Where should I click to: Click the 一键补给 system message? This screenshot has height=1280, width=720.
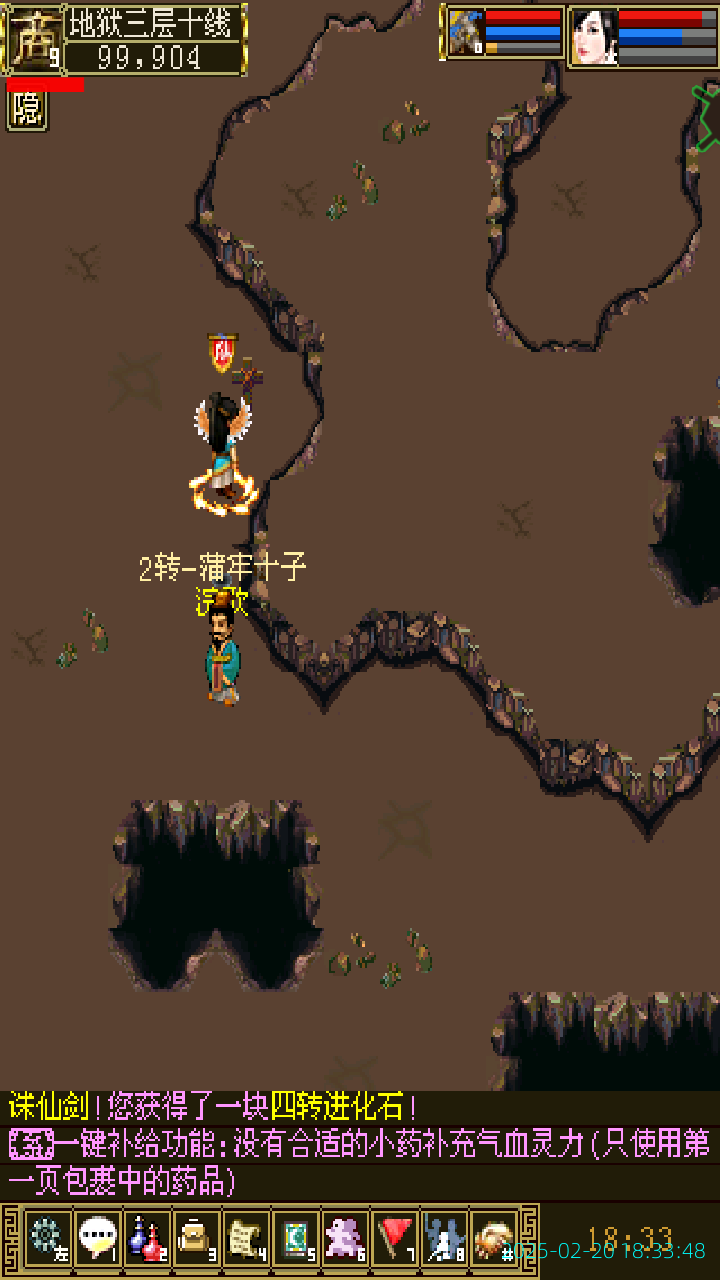click(360, 1160)
